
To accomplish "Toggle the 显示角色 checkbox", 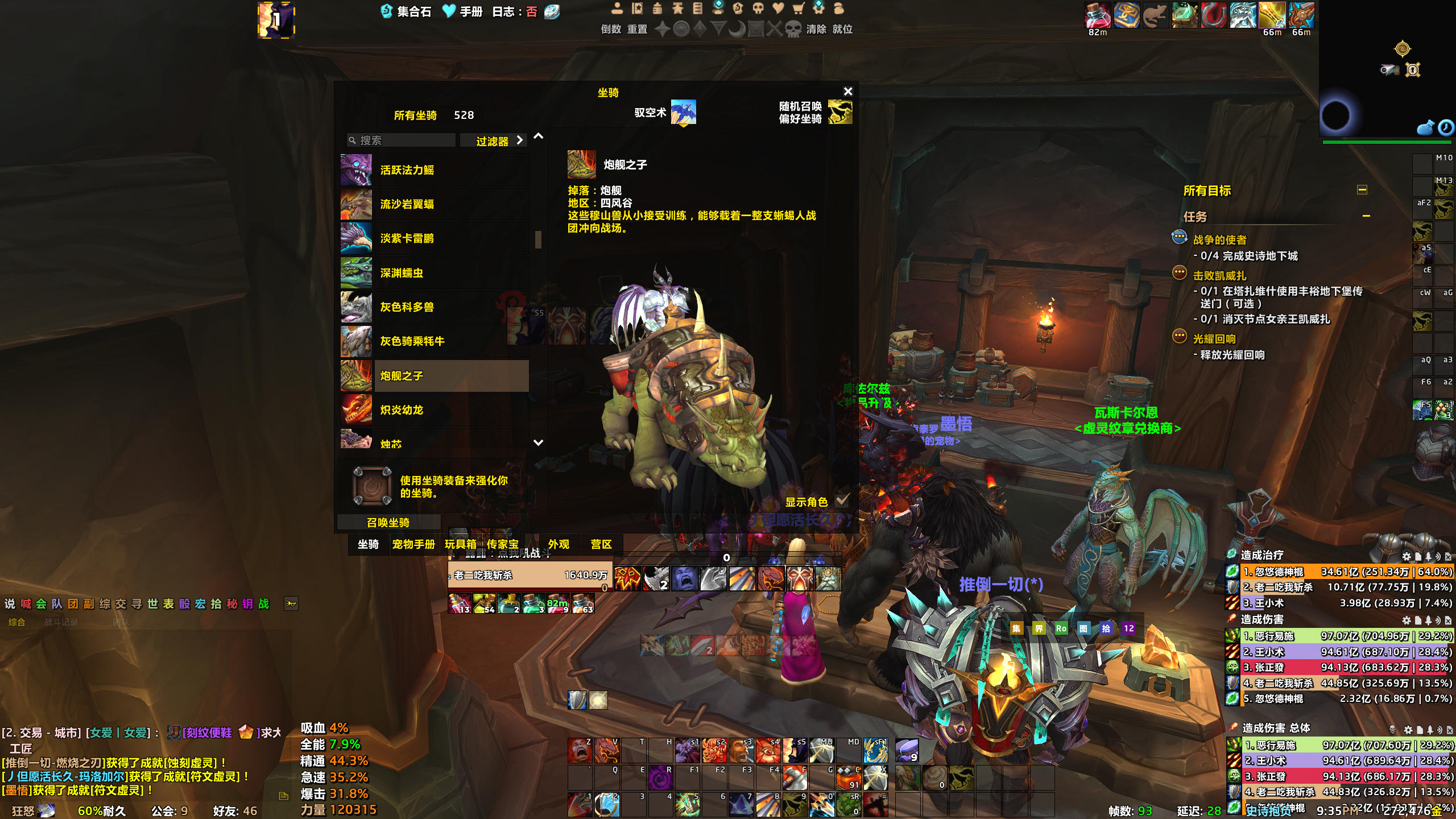I will pos(842,500).
